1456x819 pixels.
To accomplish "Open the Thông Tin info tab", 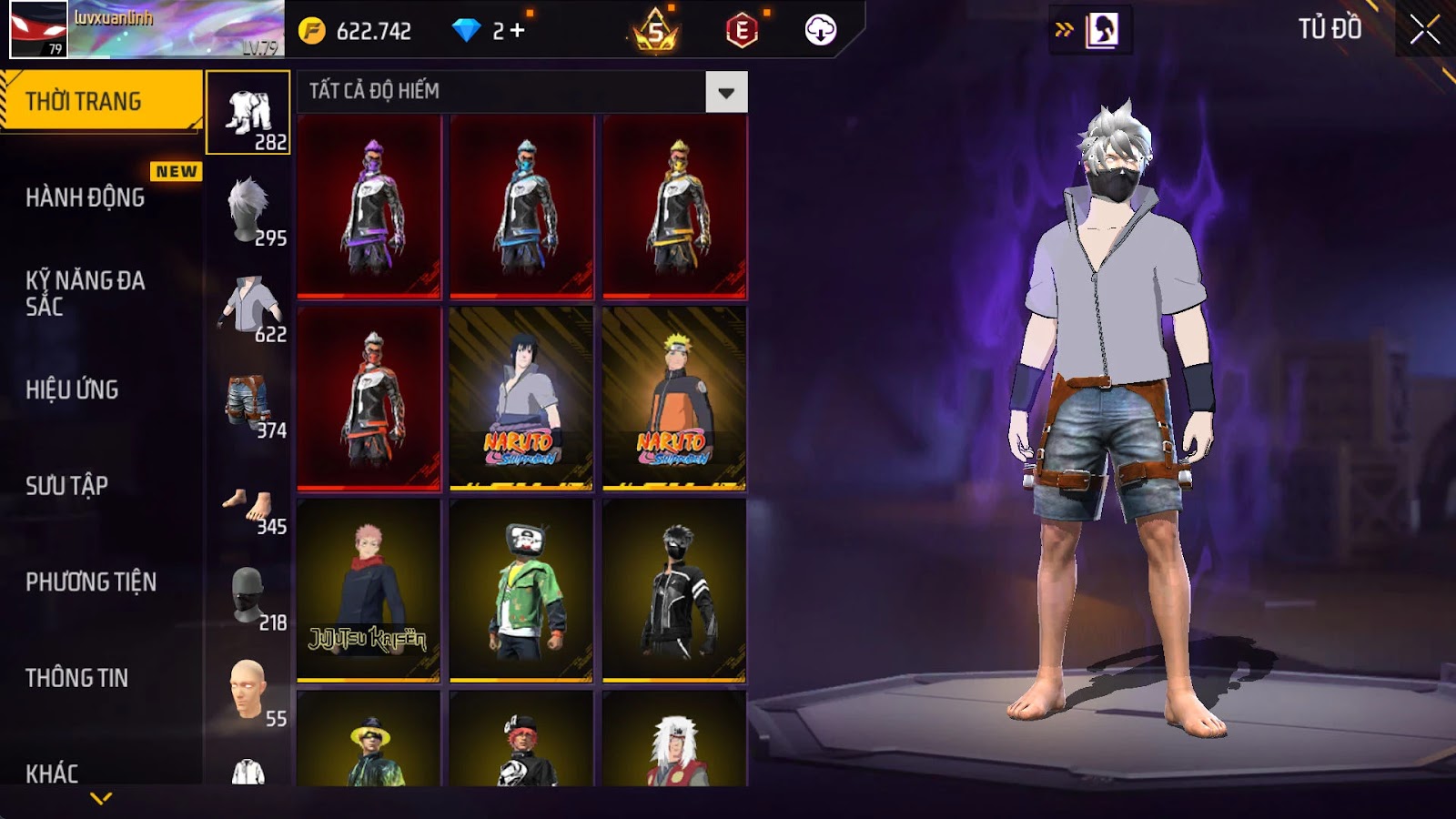I will click(x=77, y=678).
